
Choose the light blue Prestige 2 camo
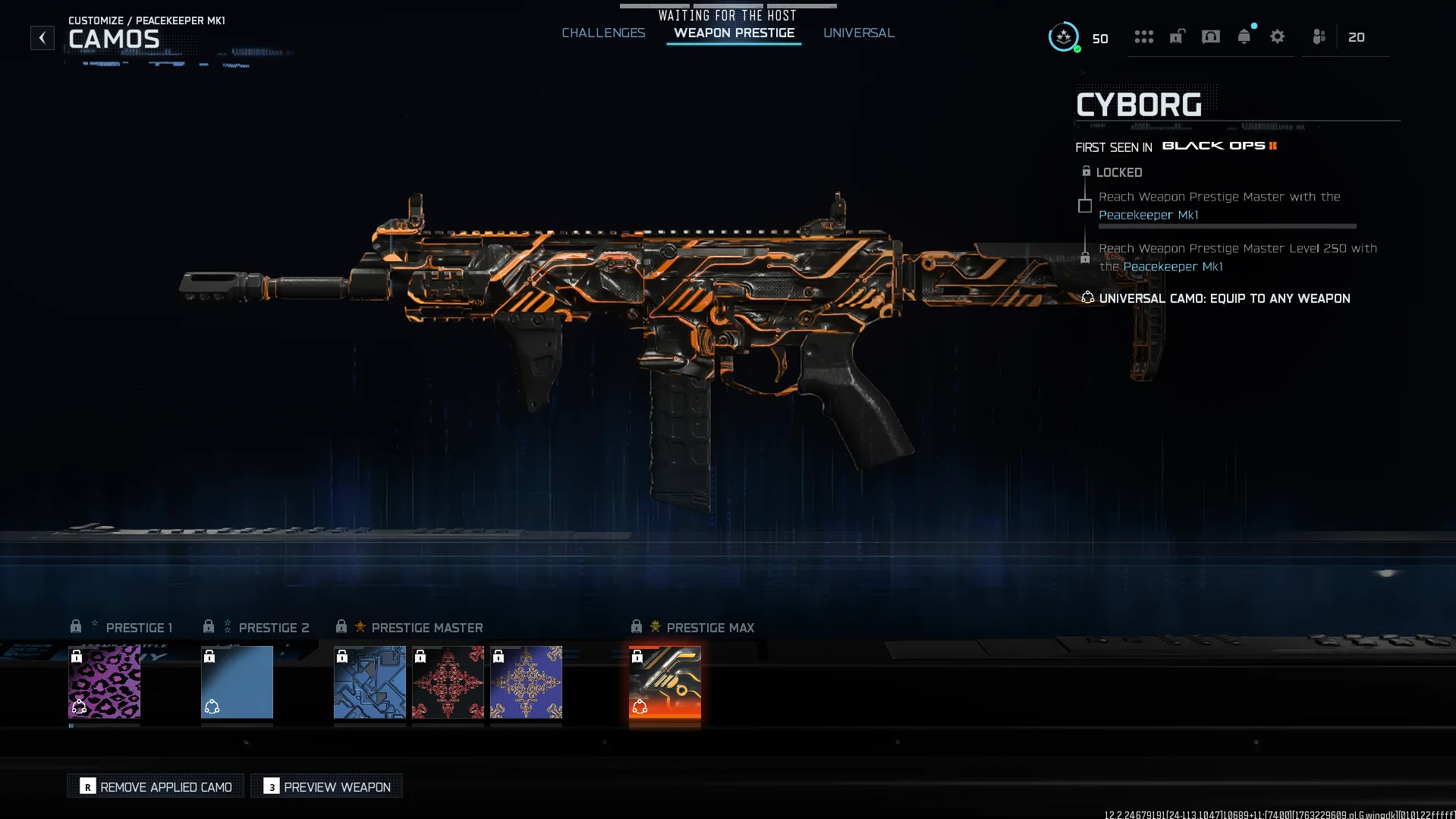tap(237, 682)
